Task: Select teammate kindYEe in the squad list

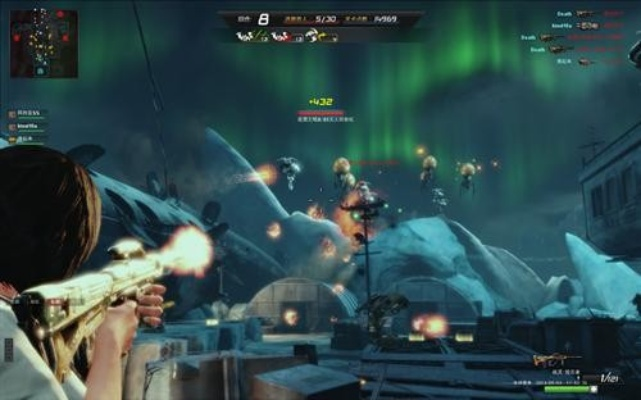Action: click(x=27, y=126)
